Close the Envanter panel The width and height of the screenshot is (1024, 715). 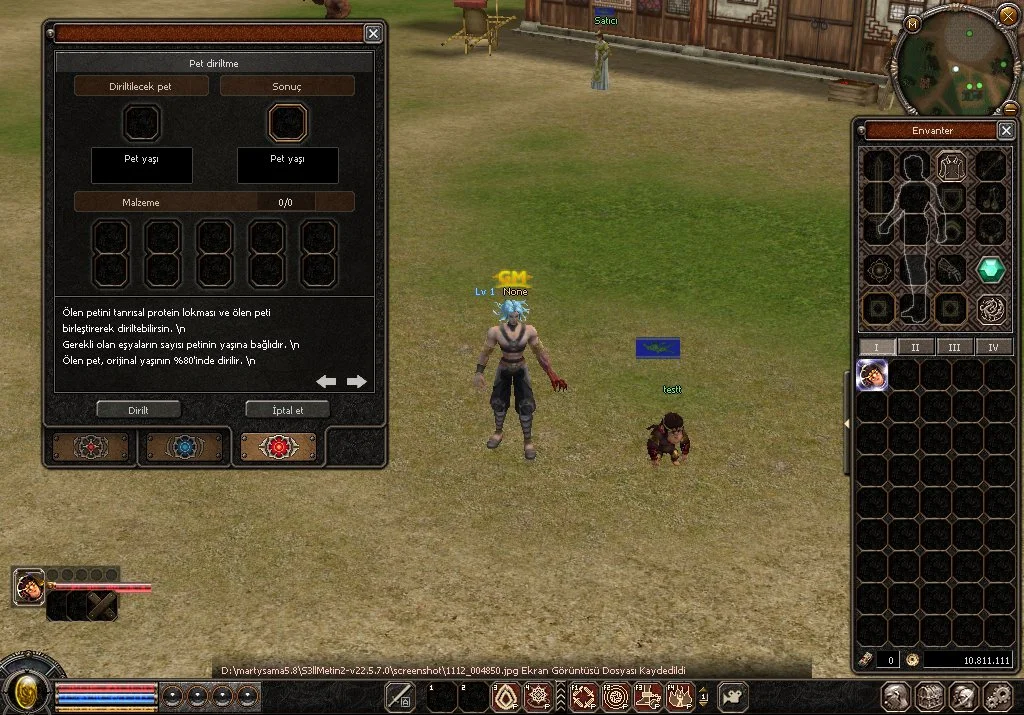(x=1006, y=131)
